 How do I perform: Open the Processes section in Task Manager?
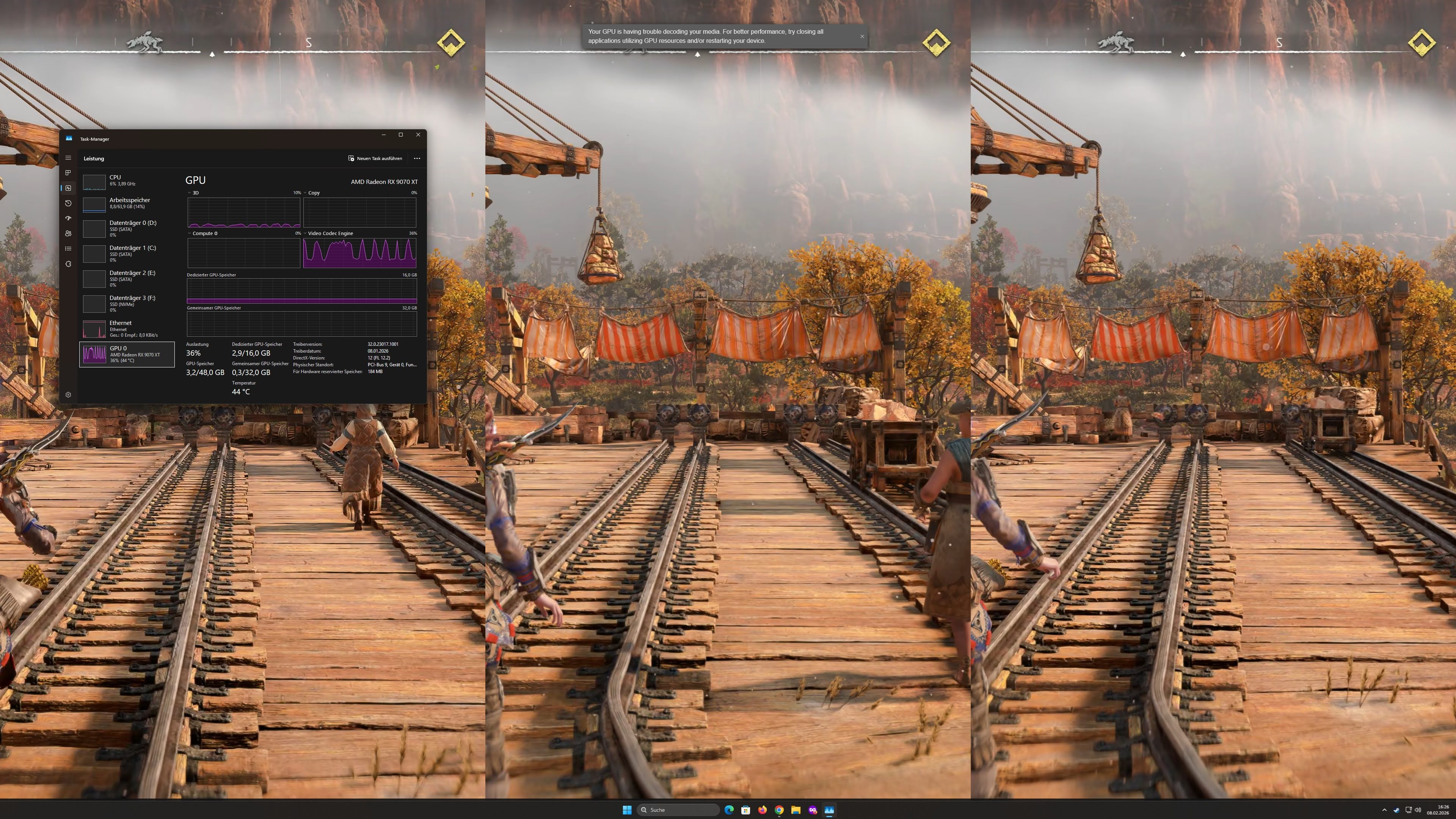(x=68, y=173)
